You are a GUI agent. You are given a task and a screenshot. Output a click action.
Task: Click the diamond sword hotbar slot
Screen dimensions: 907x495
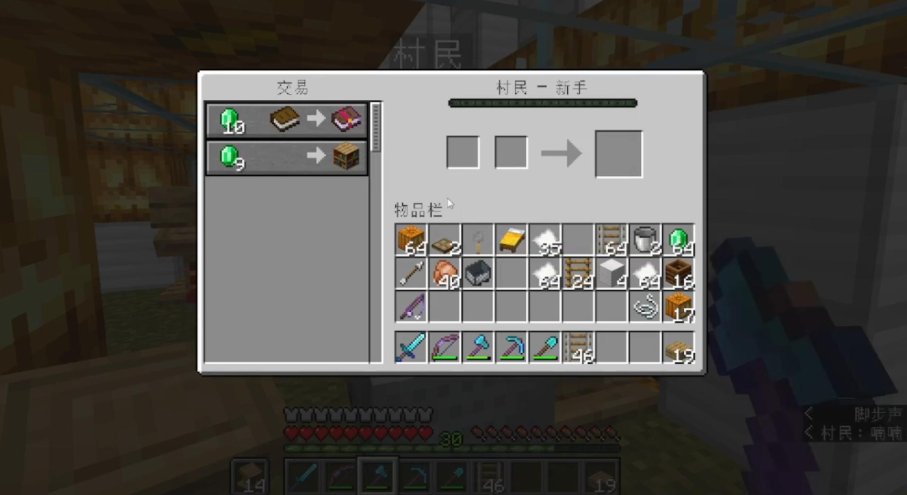tap(411, 347)
